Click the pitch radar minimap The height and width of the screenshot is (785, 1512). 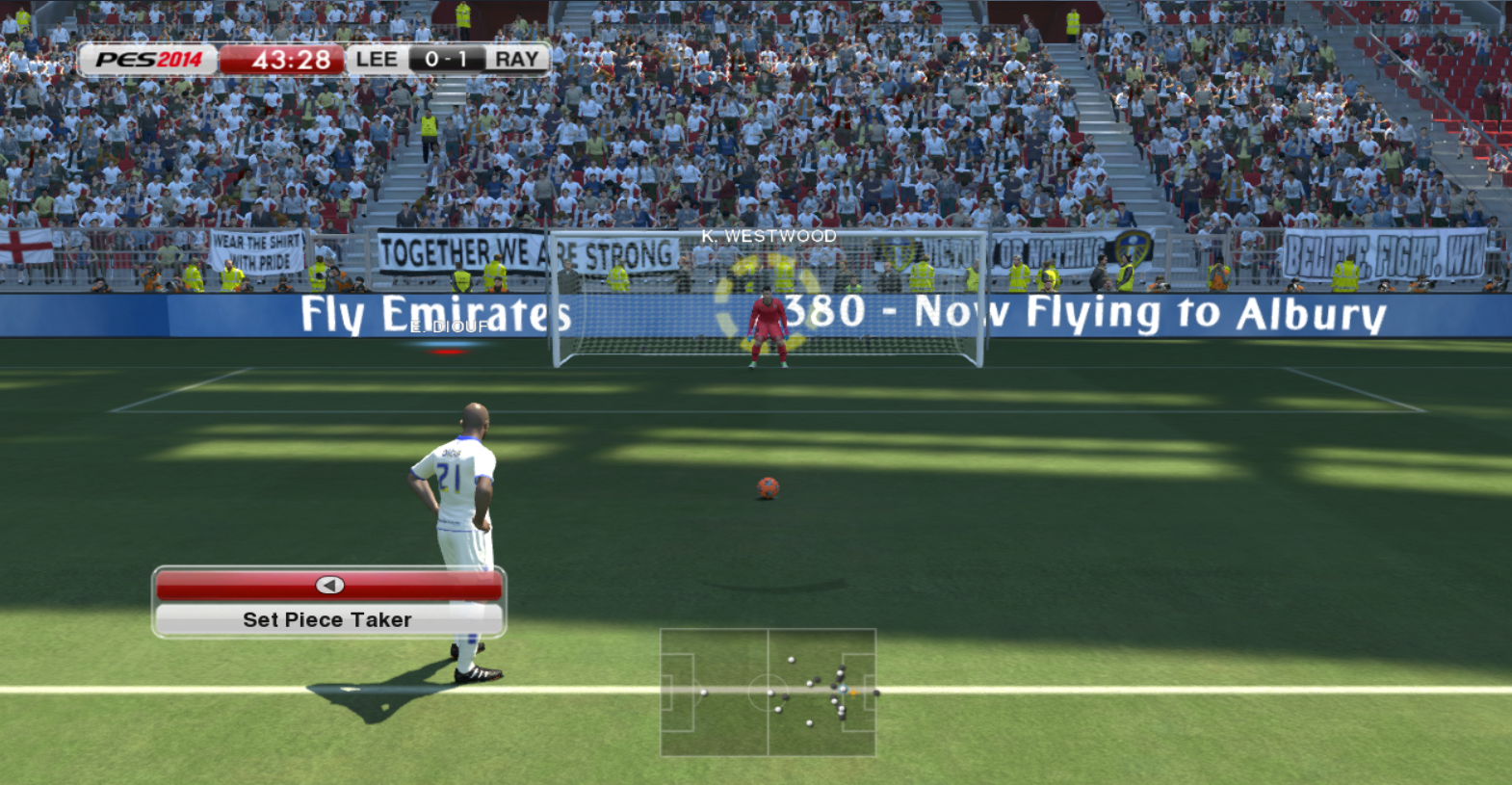(x=768, y=692)
